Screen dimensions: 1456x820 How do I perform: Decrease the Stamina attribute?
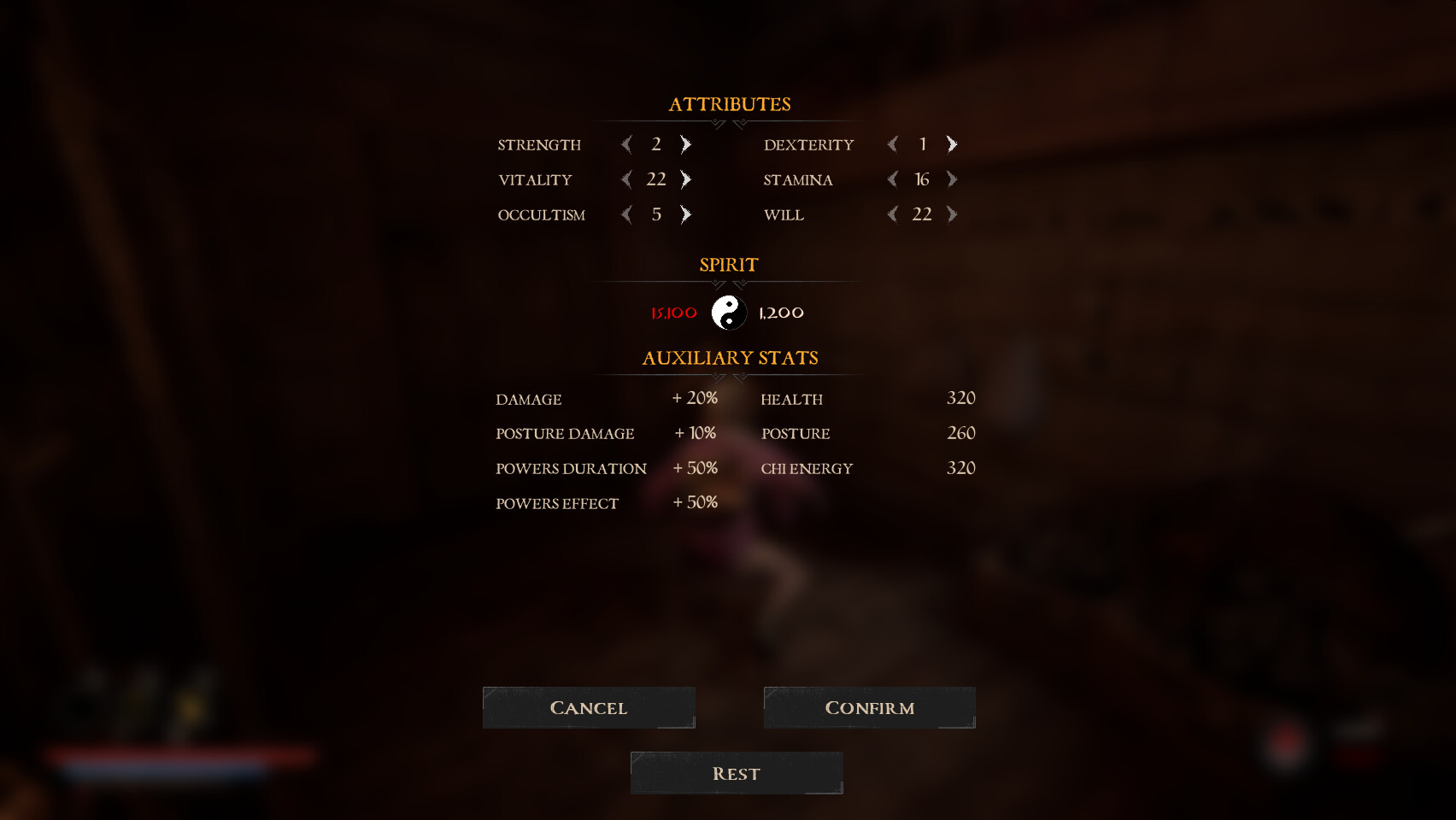[891, 179]
